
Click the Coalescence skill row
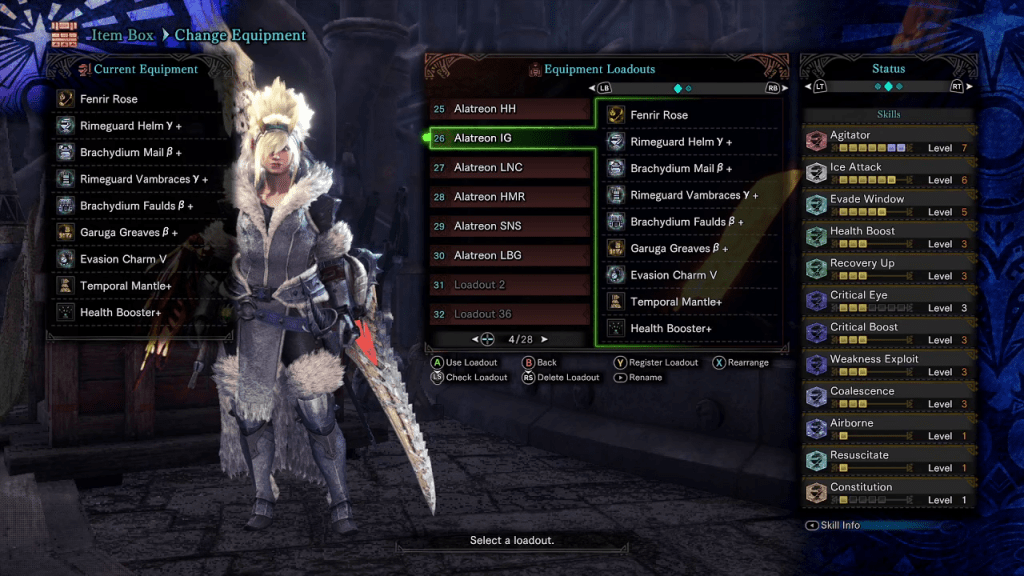click(x=888, y=397)
